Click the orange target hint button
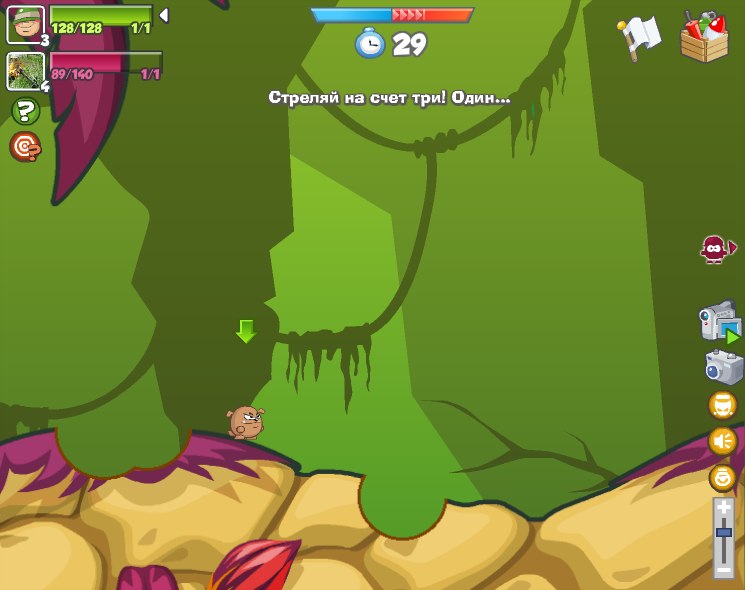The image size is (745, 590). [x=25, y=147]
